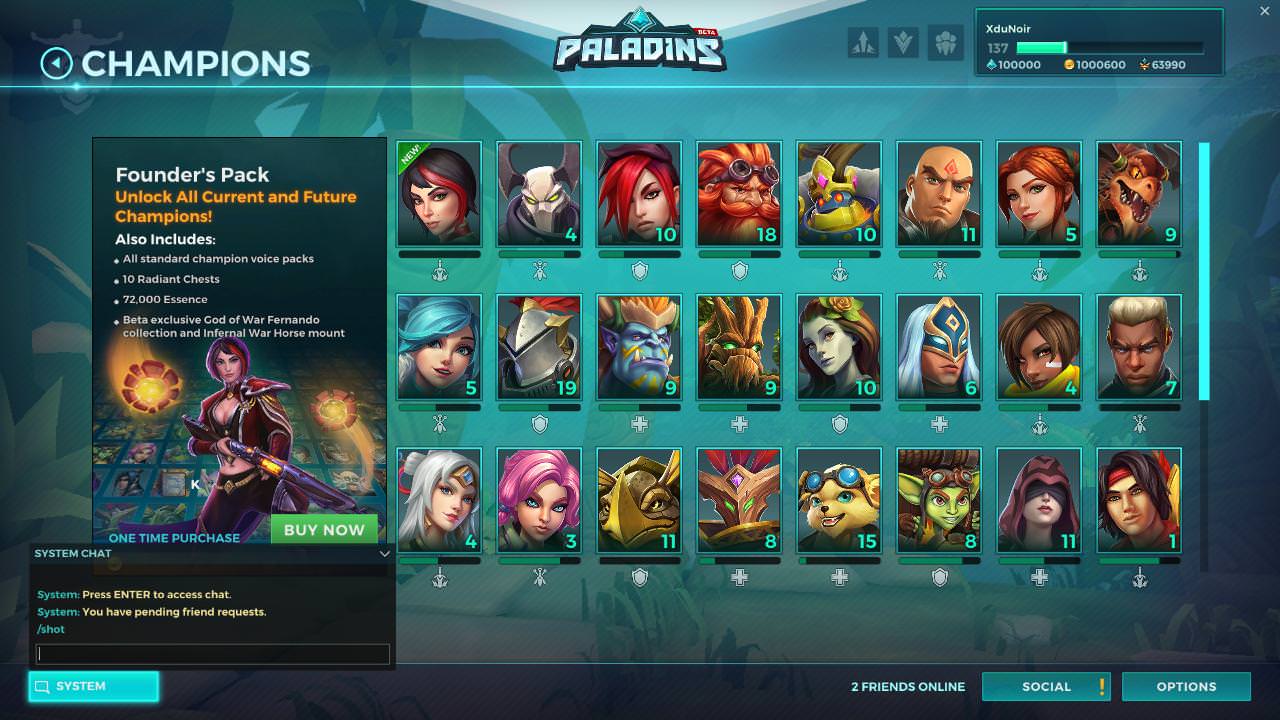The image size is (1280, 720).
Task: Open the SOCIAL panel with the alert
Action: (1047, 686)
